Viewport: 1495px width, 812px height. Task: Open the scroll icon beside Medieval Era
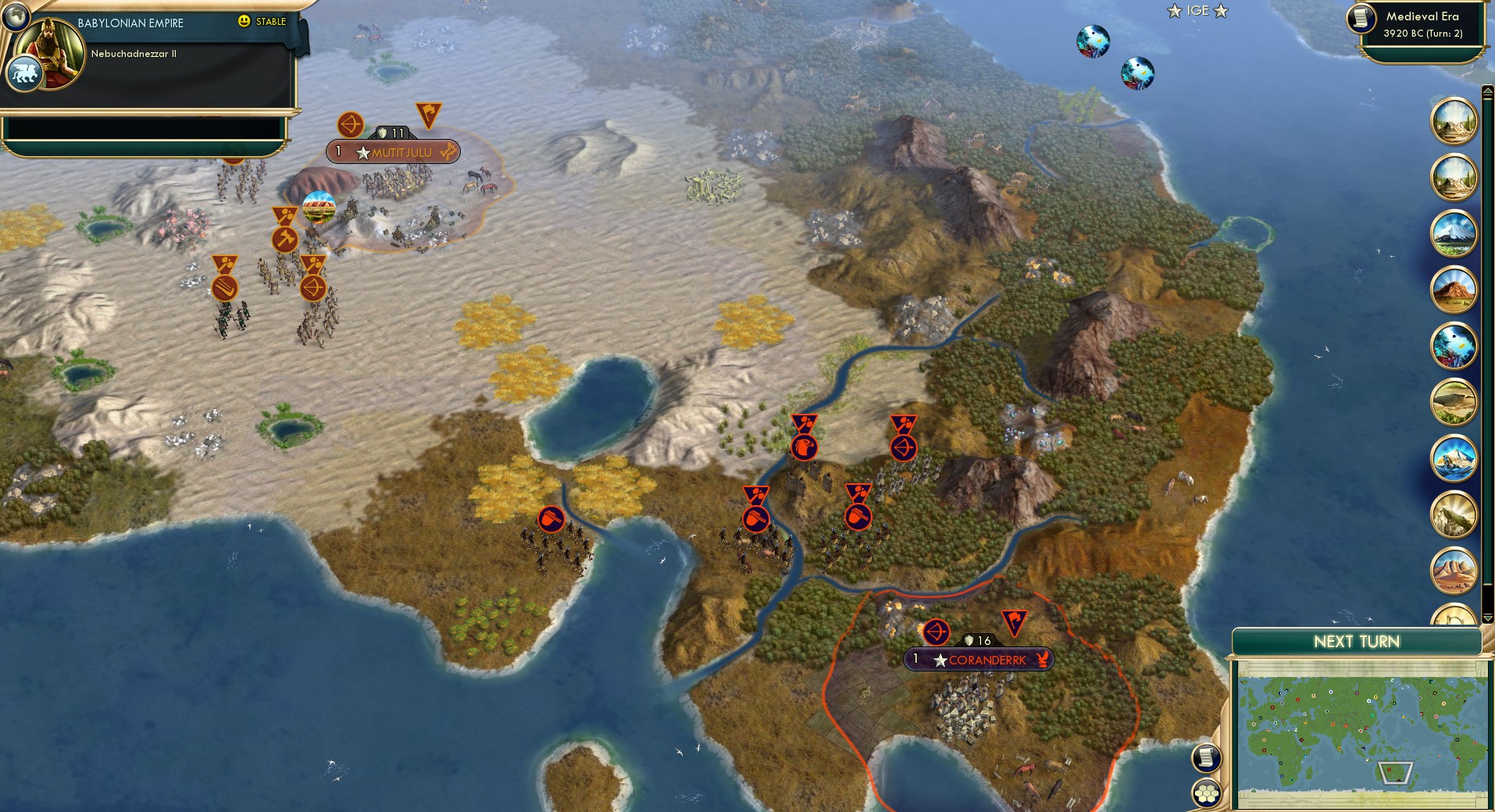click(x=1361, y=18)
